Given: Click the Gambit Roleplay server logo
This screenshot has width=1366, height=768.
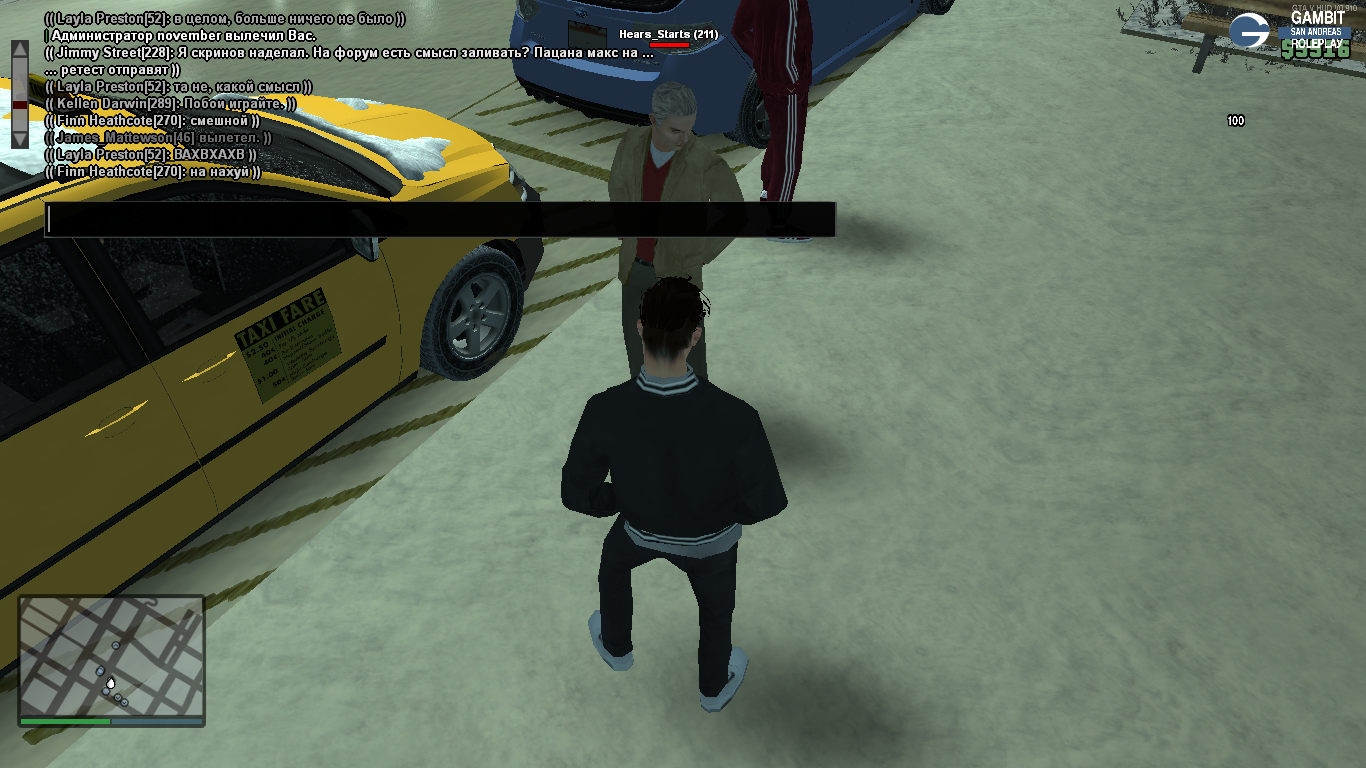Looking at the screenshot, I should [x=1249, y=31].
